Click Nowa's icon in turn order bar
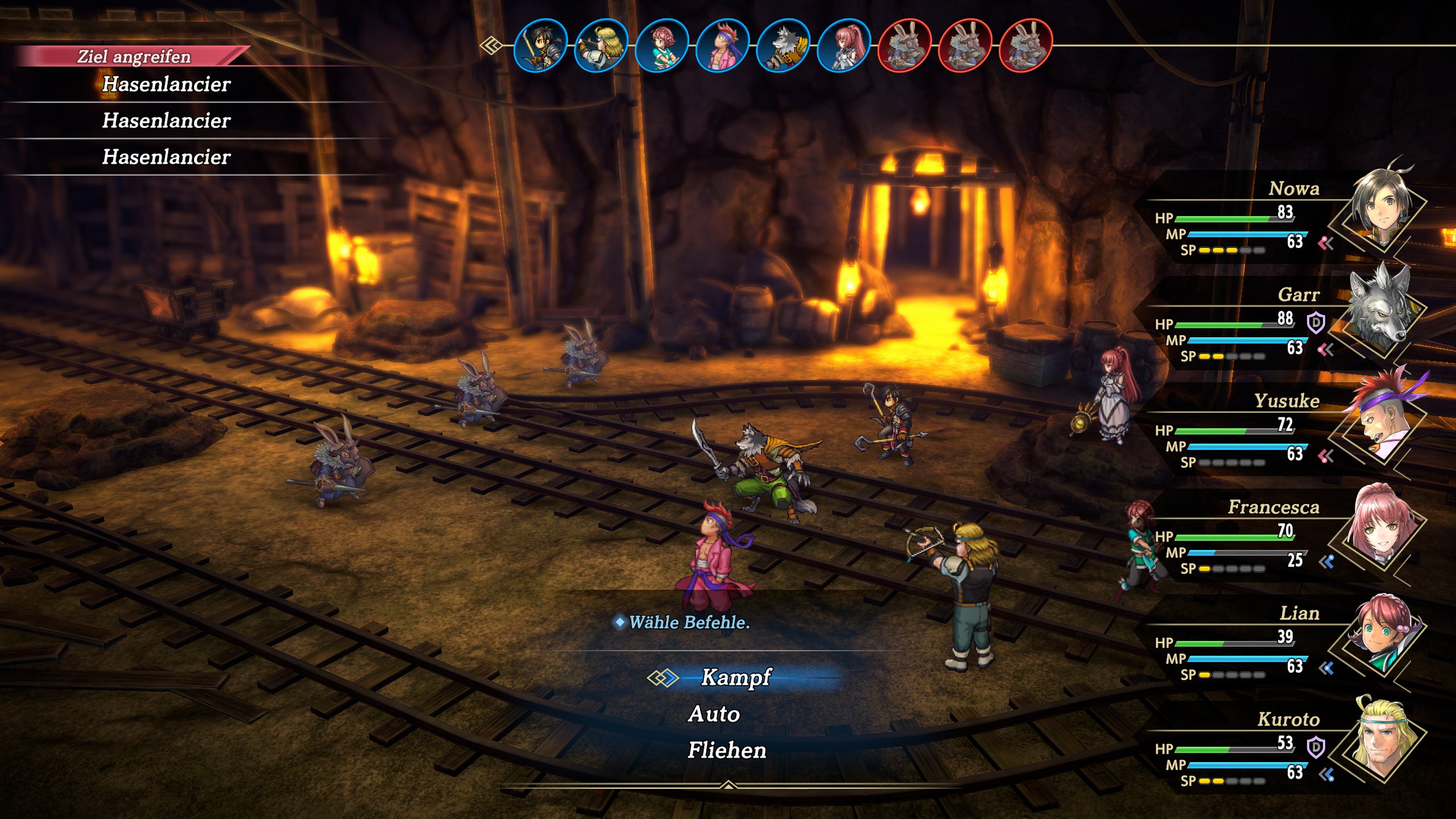 pos(540,45)
